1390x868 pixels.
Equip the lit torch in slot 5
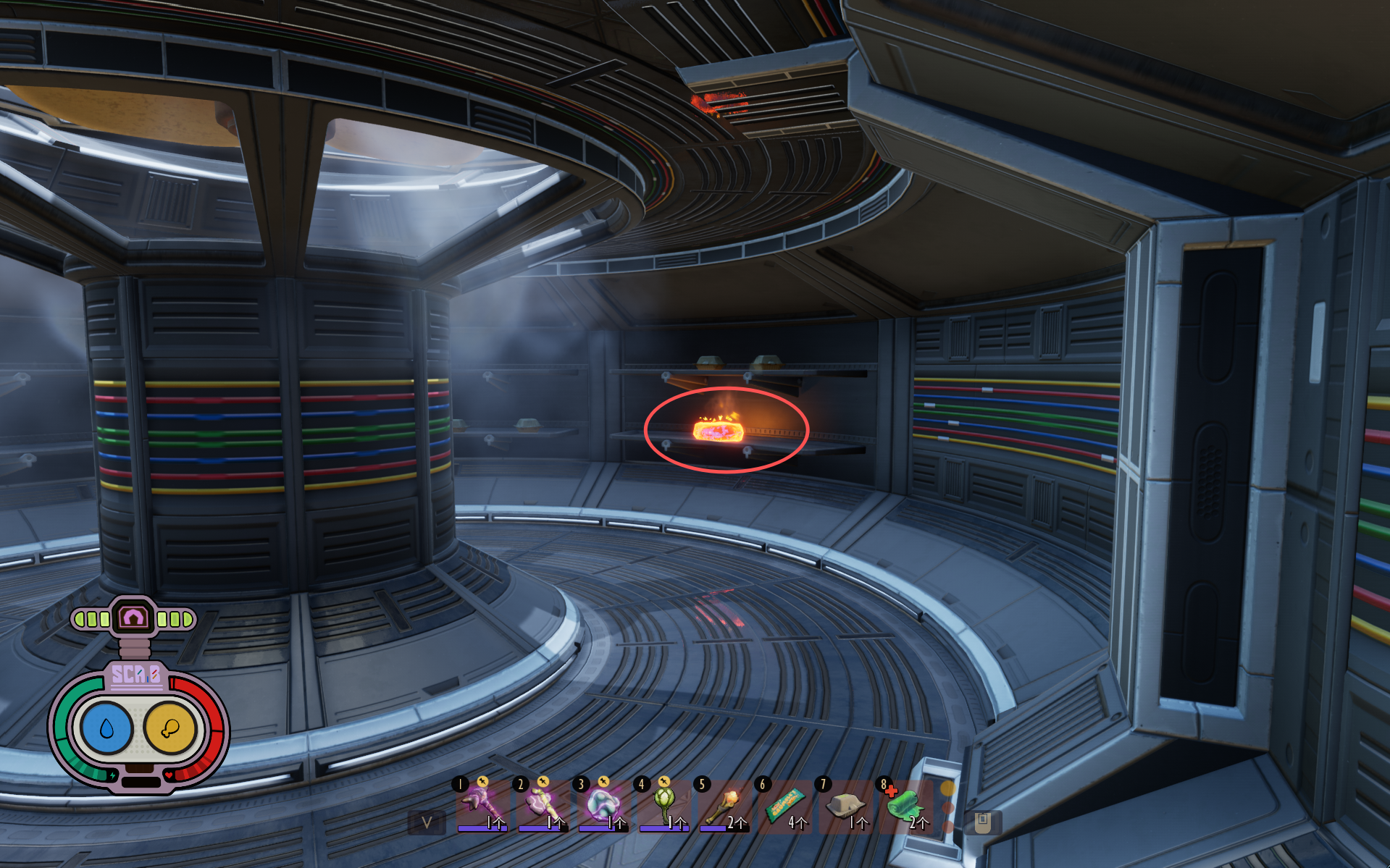tap(723, 804)
